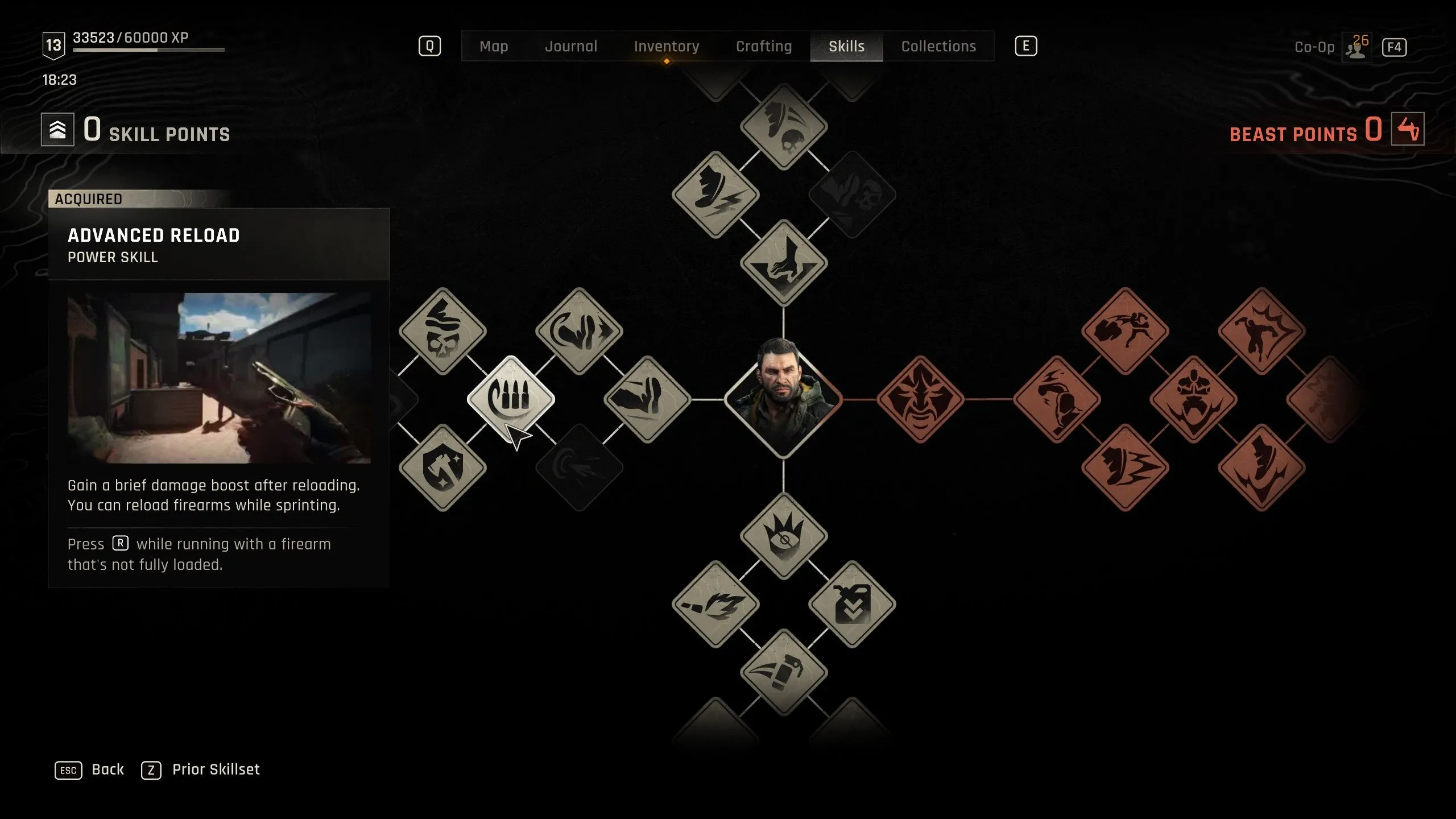The width and height of the screenshot is (1456, 819).
Task: Select the shield with axe skill node
Action: point(442,468)
